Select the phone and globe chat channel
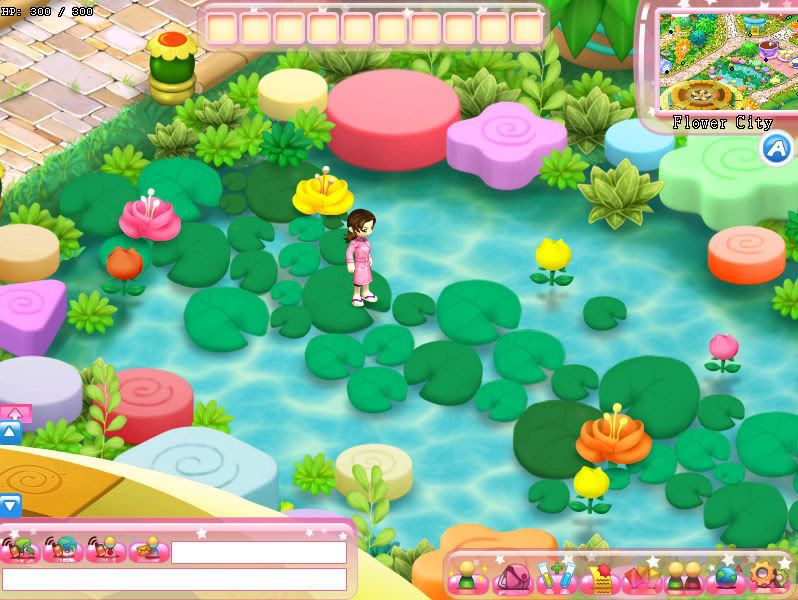Viewport: 798px width, 600px height. 65,550
